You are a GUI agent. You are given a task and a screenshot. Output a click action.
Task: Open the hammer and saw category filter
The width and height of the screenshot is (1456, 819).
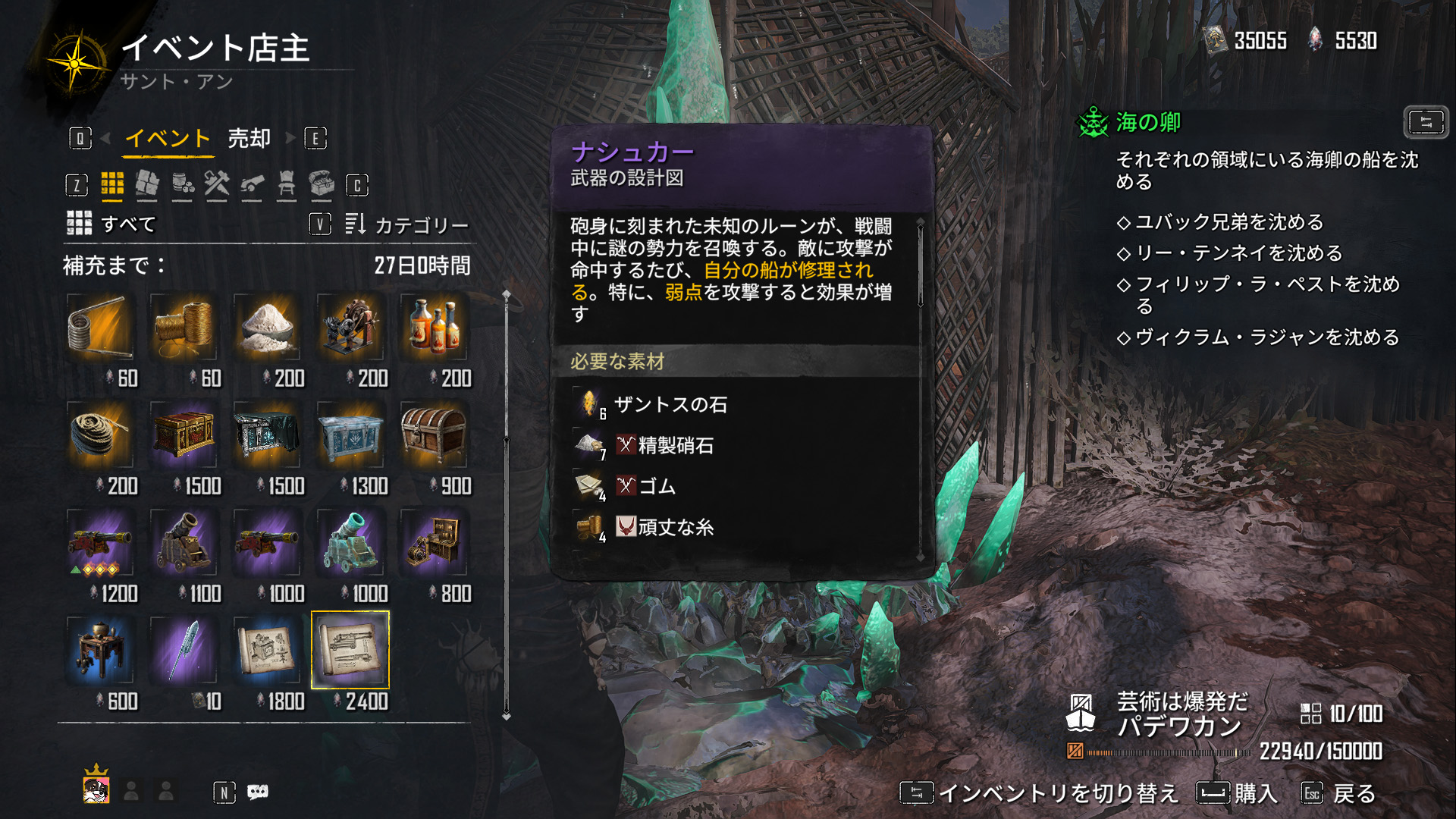click(217, 184)
